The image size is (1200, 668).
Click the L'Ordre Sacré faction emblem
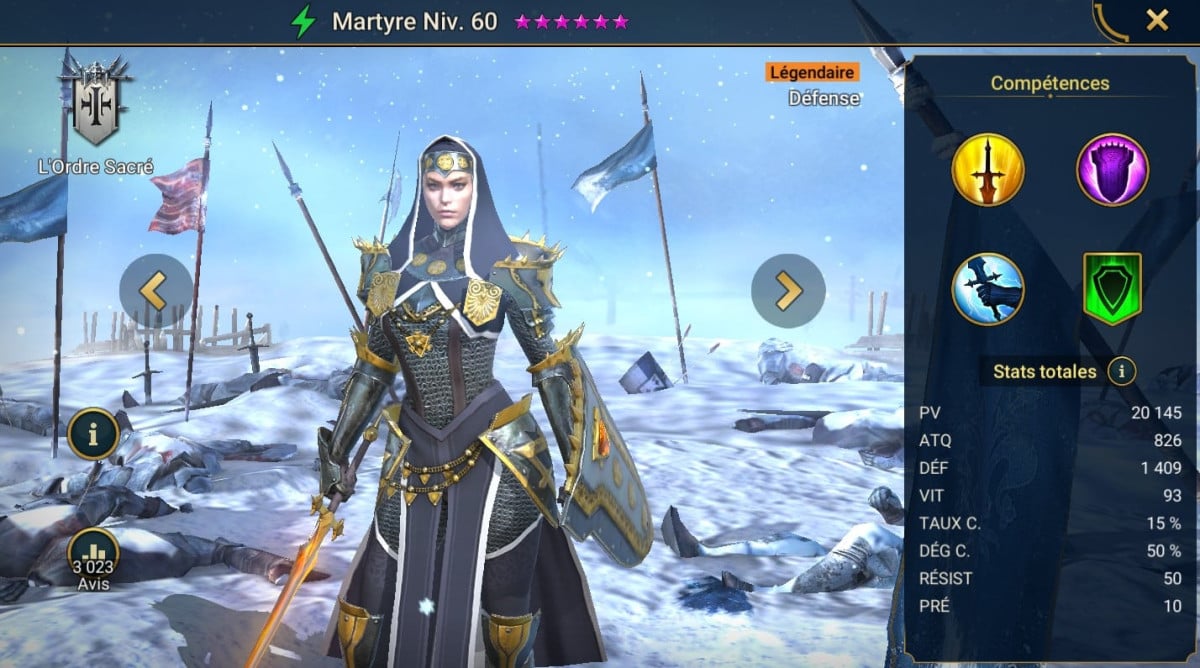pyautogui.click(x=95, y=104)
